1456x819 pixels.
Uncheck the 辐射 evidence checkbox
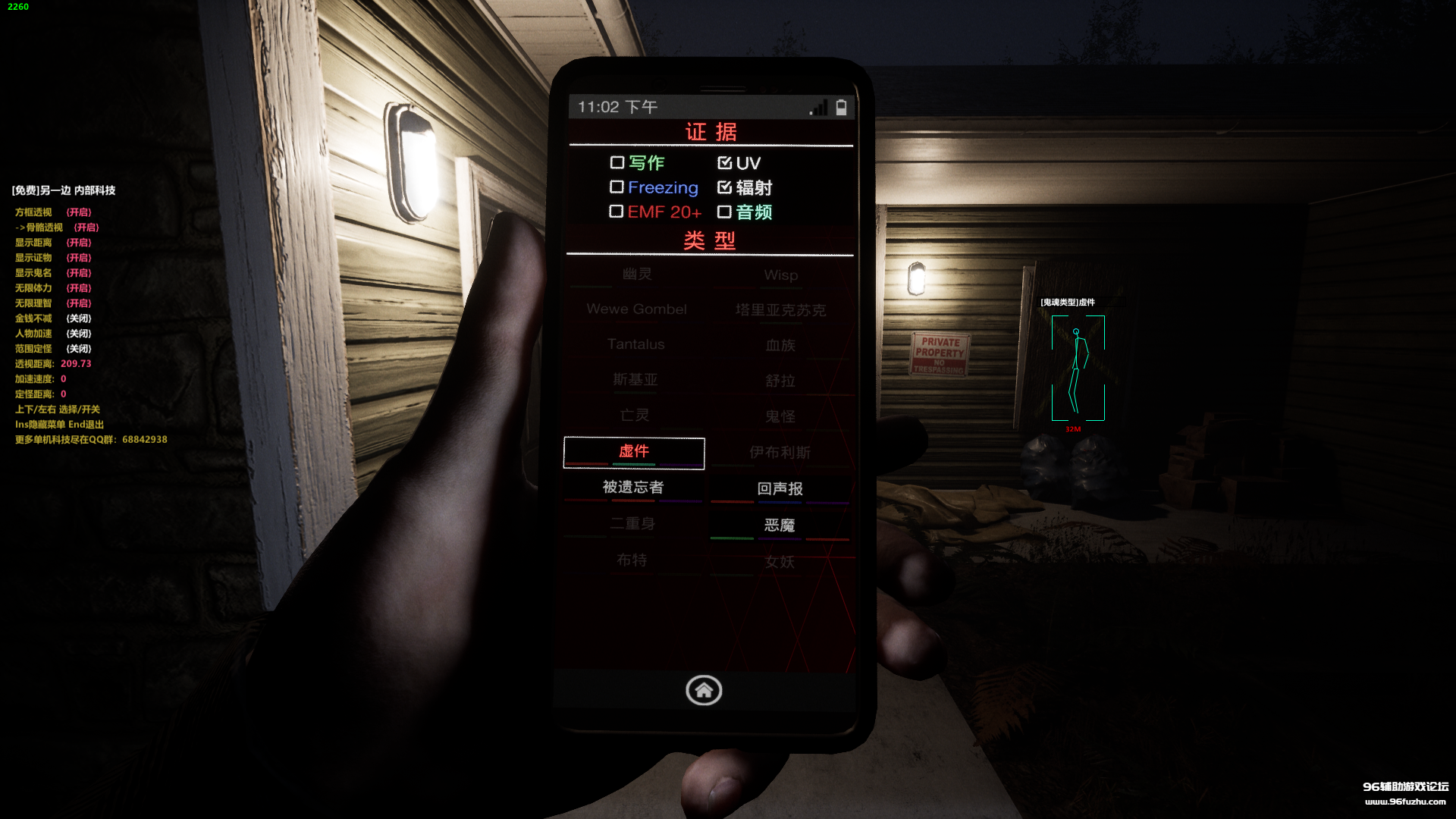click(724, 187)
